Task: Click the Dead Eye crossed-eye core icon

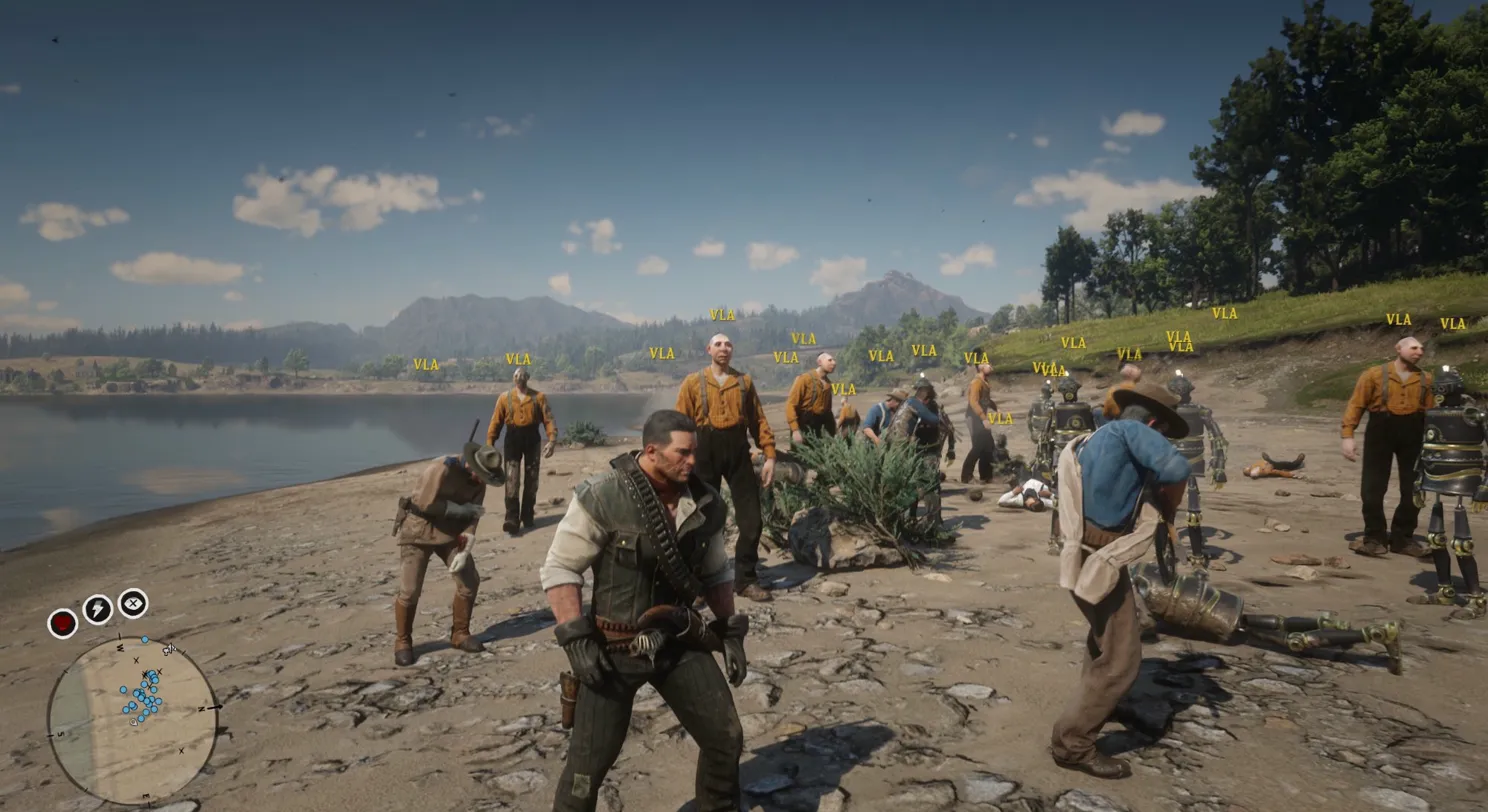Action: (x=131, y=601)
